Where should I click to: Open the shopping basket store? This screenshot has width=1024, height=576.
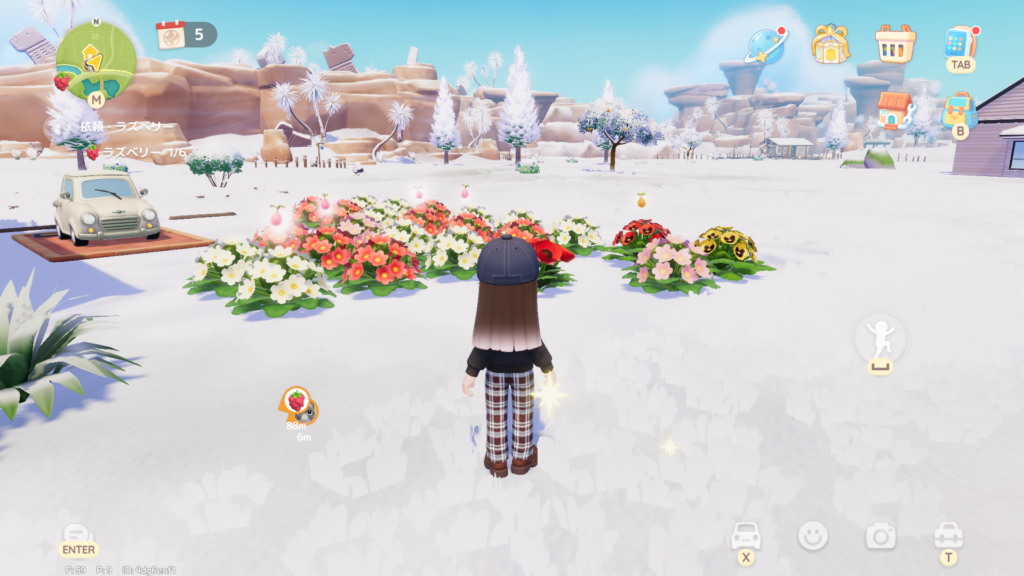pos(895,43)
